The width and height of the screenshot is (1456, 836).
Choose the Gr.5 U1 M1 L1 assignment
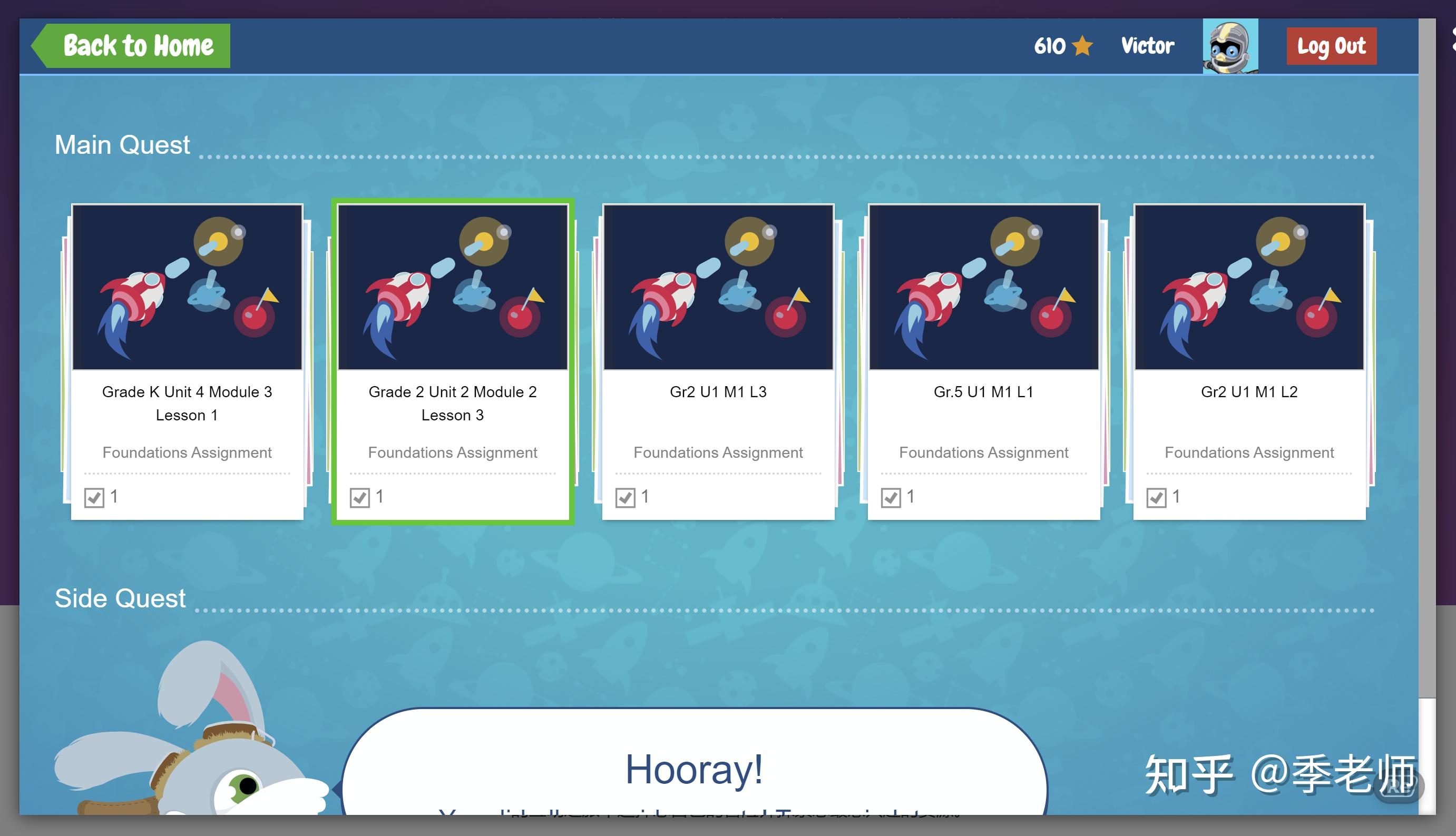(x=983, y=361)
